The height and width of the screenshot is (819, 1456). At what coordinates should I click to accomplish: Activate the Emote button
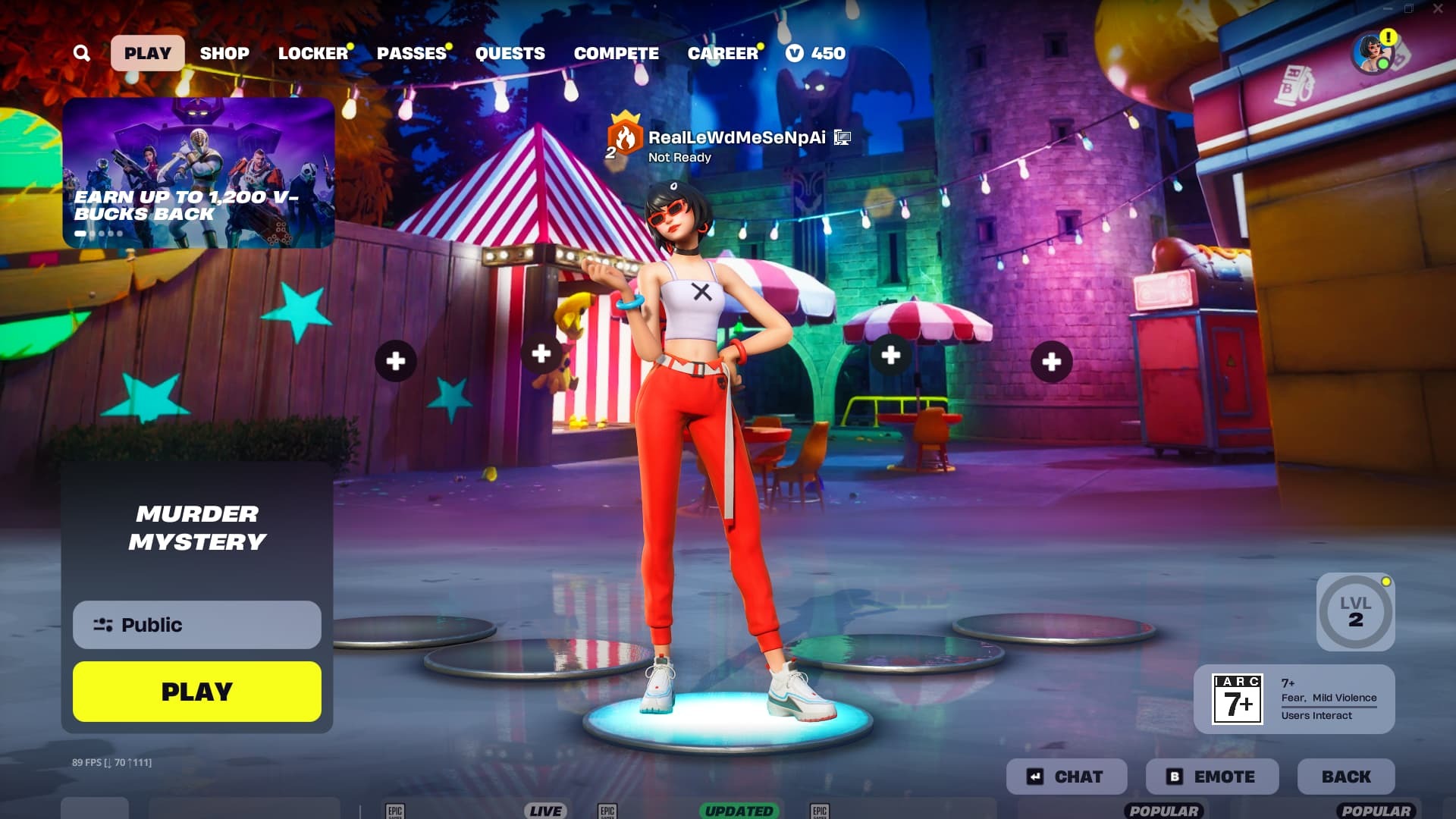(x=1212, y=777)
